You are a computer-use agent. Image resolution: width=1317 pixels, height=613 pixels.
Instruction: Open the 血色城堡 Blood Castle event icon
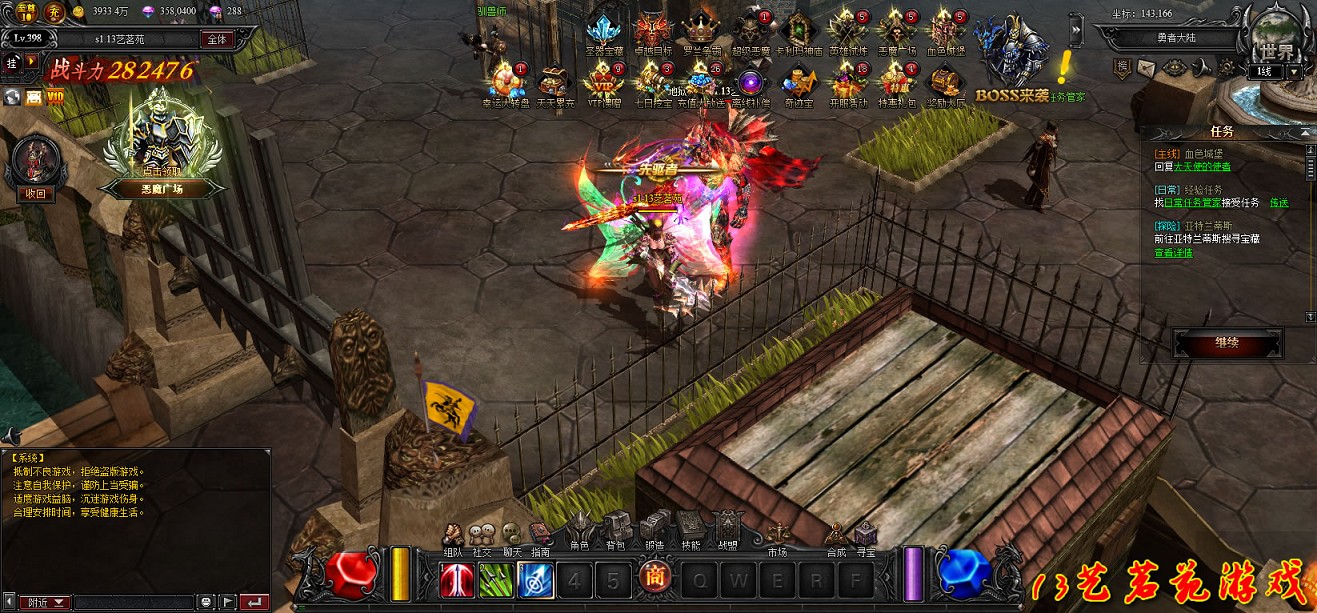pyautogui.click(x=945, y=33)
